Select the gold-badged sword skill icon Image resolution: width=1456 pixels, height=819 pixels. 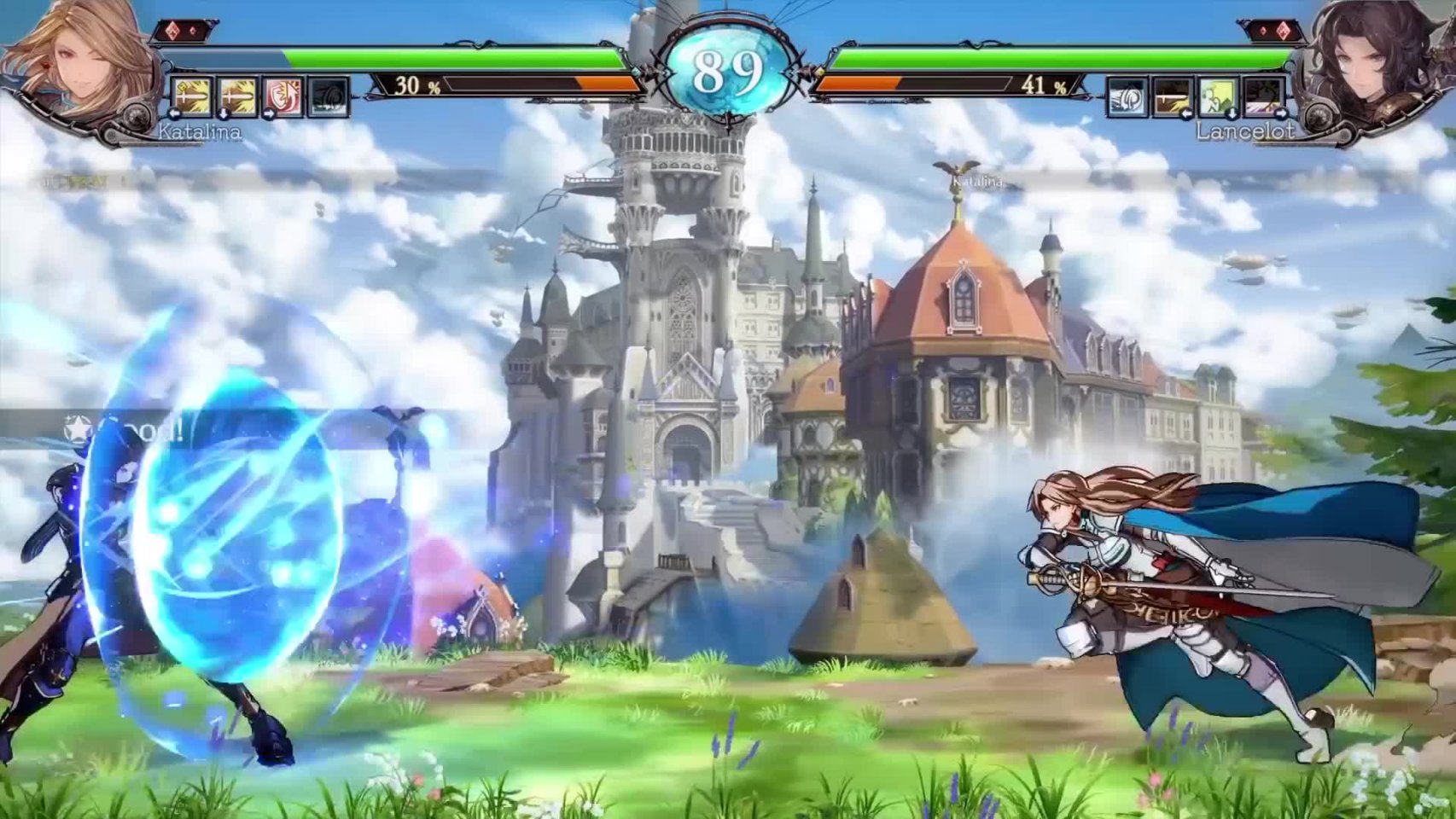point(192,96)
